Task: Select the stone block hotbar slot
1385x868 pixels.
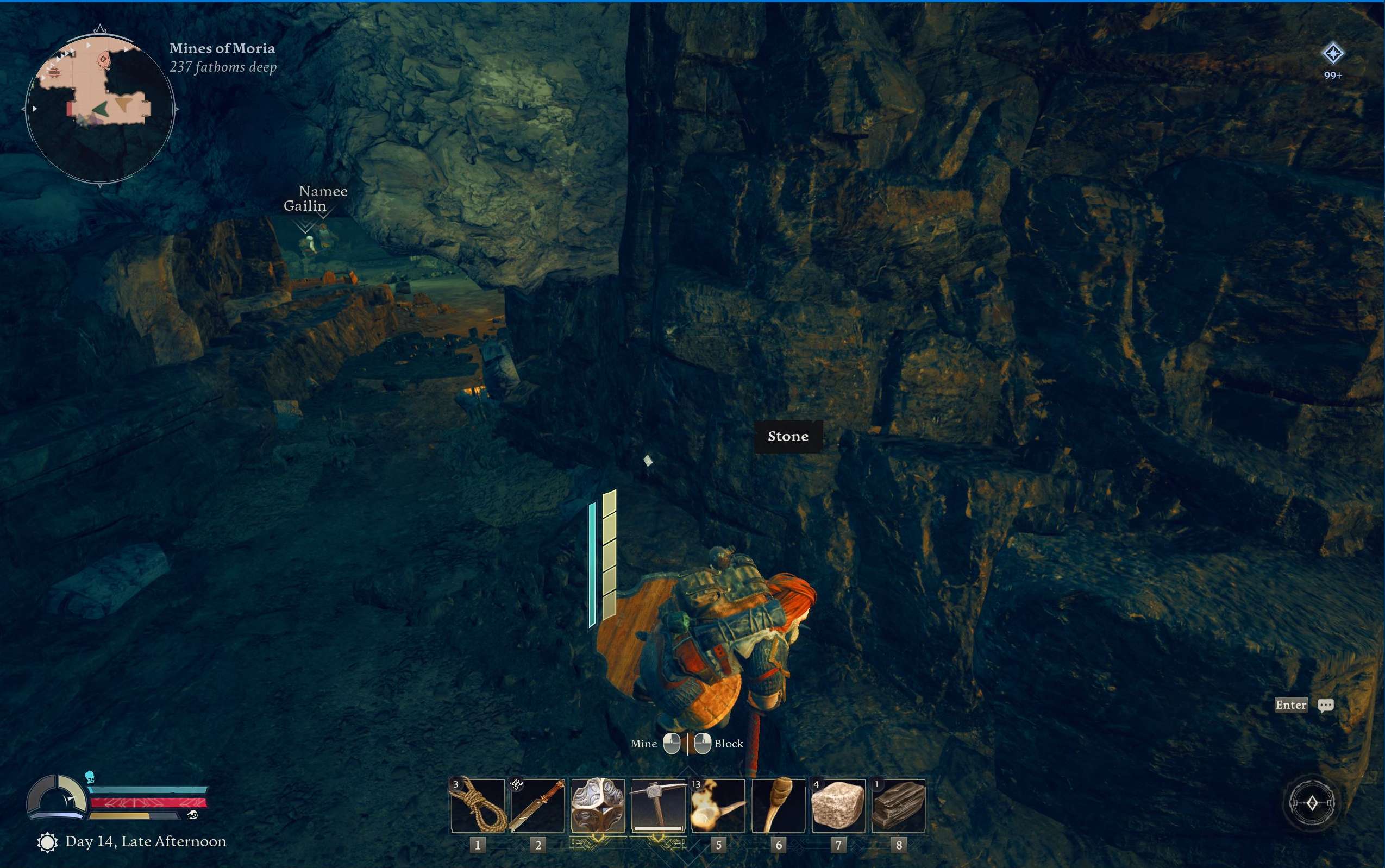Action: click(838, 806)
